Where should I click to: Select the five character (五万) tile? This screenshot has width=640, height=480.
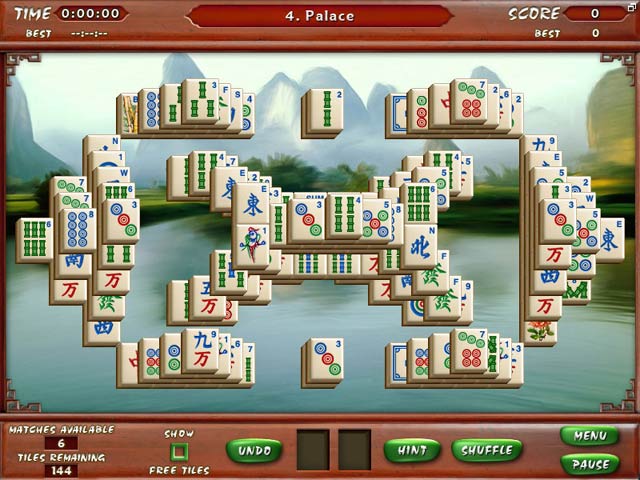(206, 302)
